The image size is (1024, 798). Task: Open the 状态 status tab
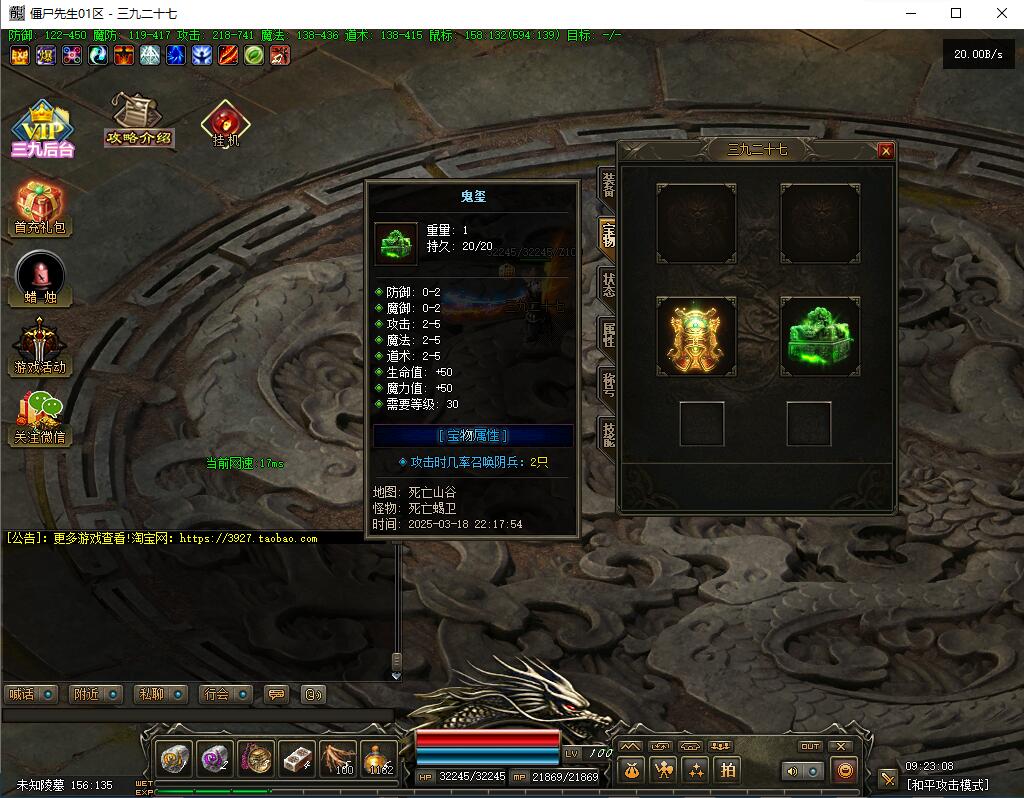point(607,283)
